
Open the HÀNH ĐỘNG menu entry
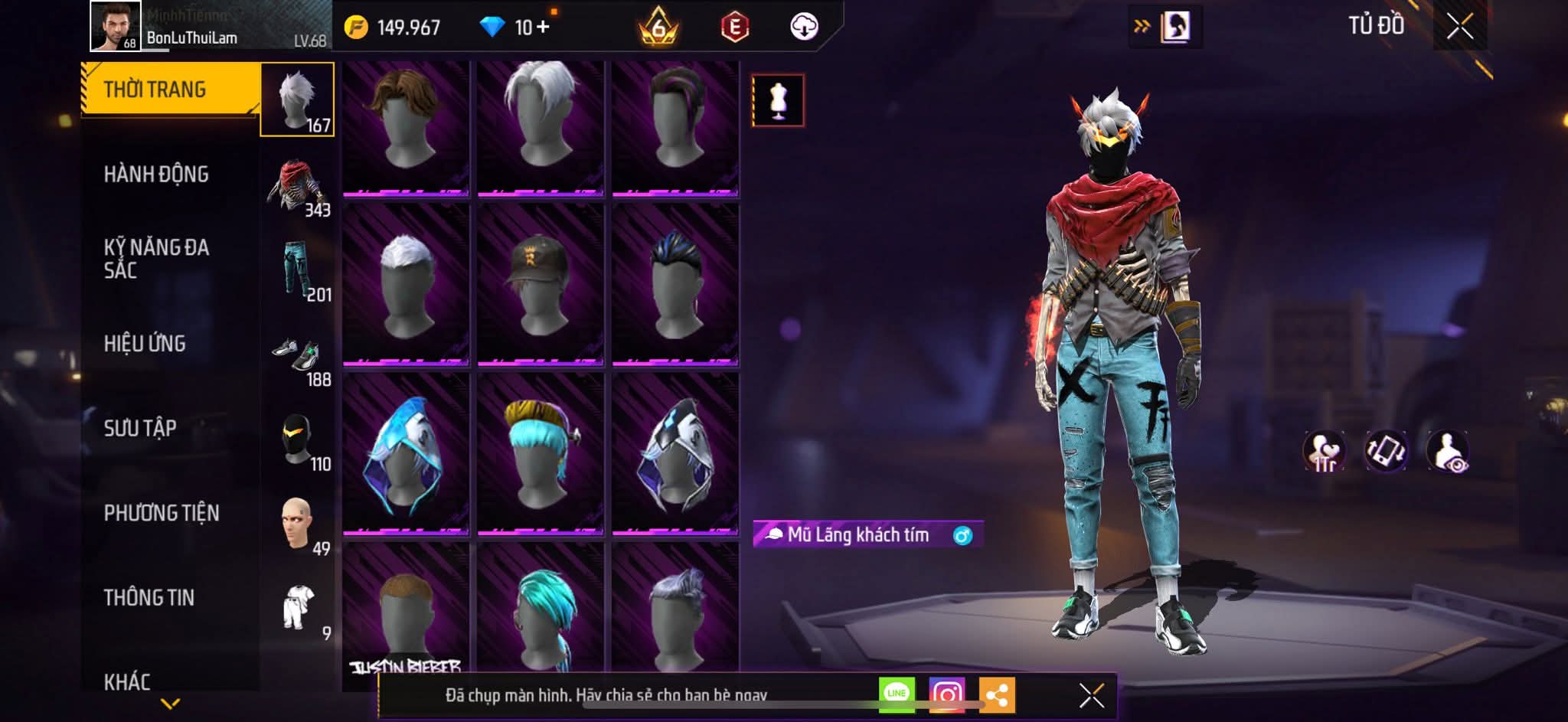[156, 175]
